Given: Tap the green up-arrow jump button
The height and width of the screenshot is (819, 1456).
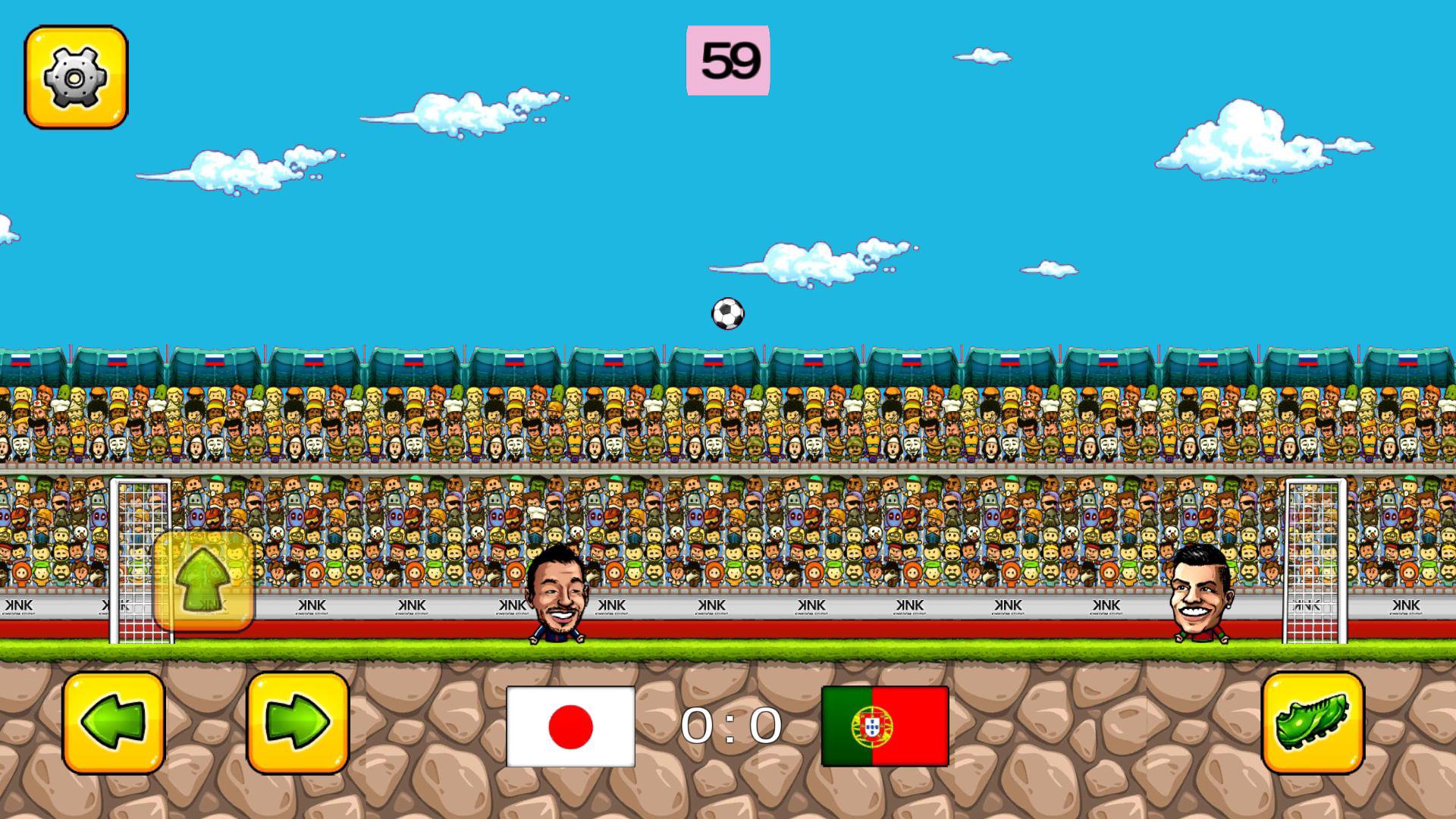Looking at the screenshot, I should point(204,581).
